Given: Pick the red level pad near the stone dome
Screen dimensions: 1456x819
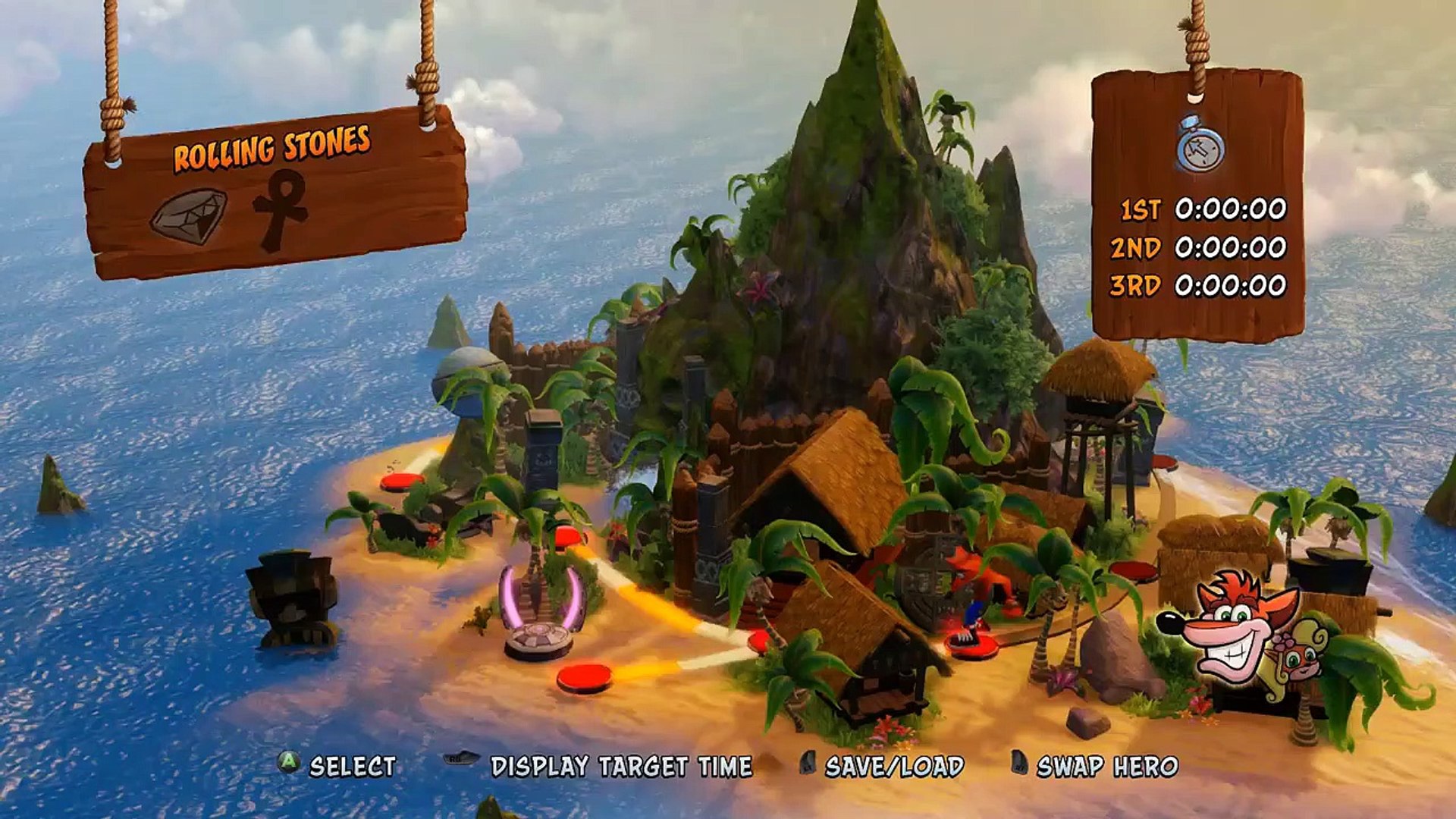Looking at the screenshot, I should (402, 481).
